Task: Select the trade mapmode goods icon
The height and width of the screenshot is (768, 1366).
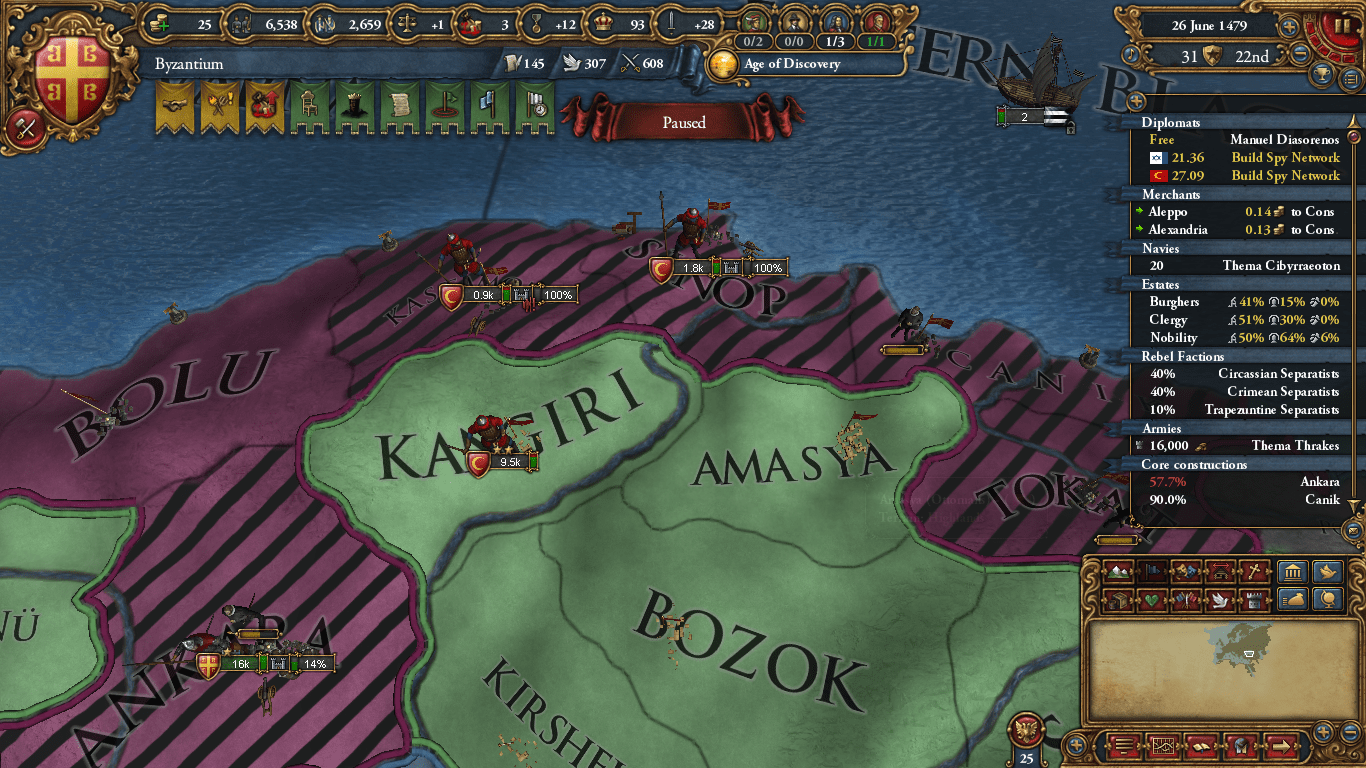Action: [1116, 600]
